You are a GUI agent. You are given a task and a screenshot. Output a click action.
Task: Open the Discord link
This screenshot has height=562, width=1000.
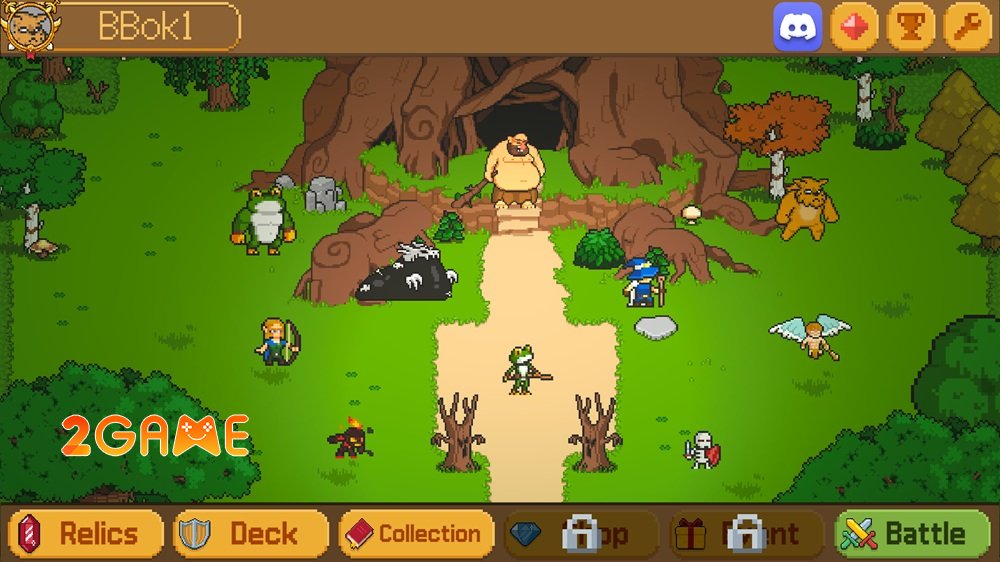[x=798, y=27]
